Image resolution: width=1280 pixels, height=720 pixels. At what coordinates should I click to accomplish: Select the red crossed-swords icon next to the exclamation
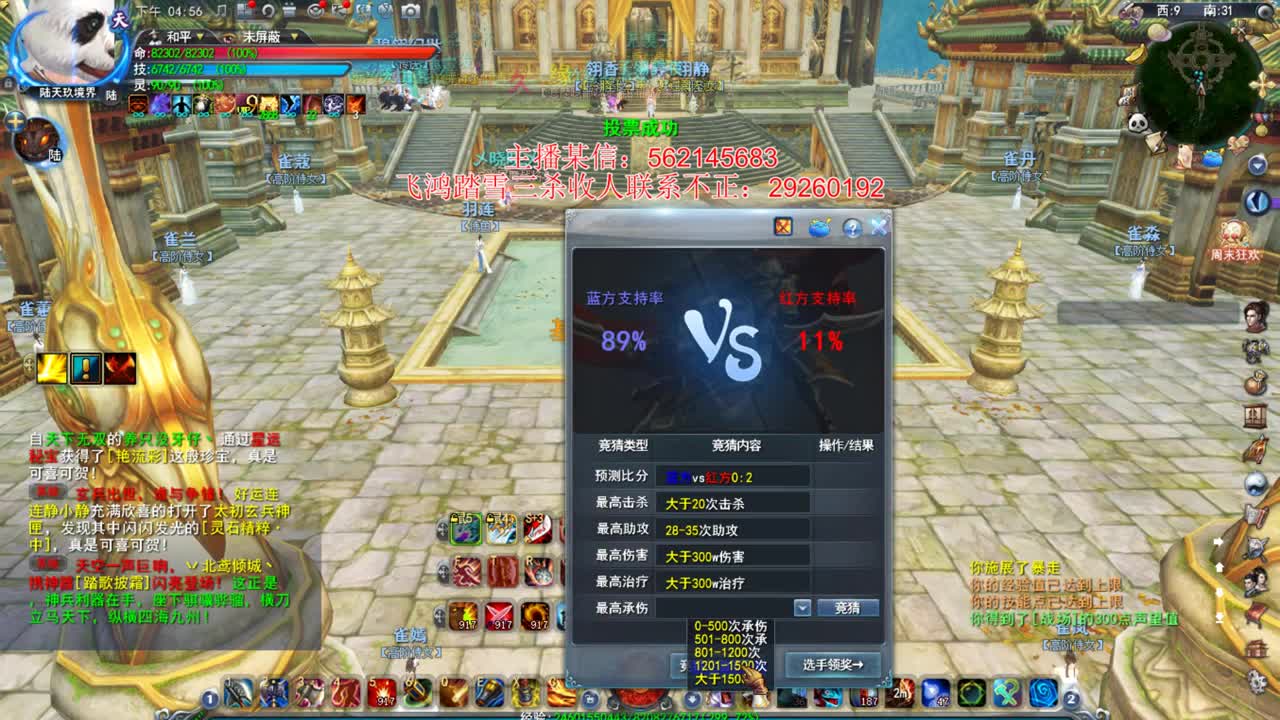[119, 366]
